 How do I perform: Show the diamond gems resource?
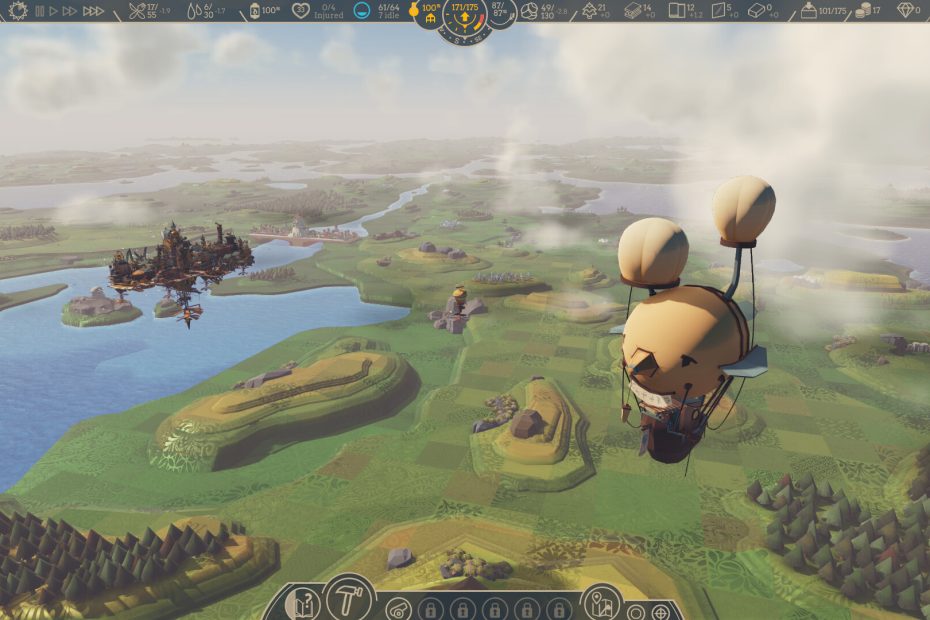tap(907, 11)
